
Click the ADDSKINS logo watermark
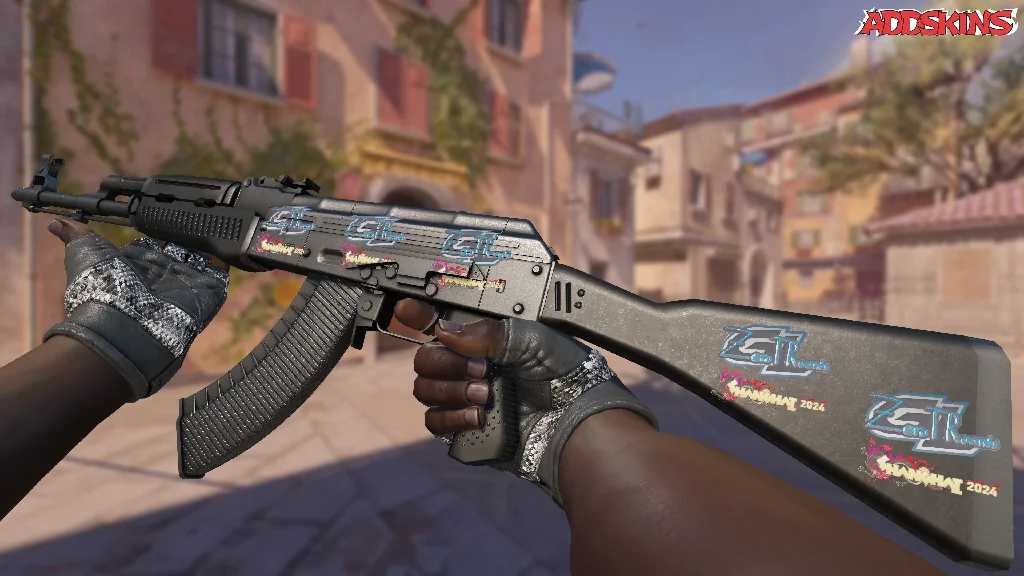(x=939, y=22)
